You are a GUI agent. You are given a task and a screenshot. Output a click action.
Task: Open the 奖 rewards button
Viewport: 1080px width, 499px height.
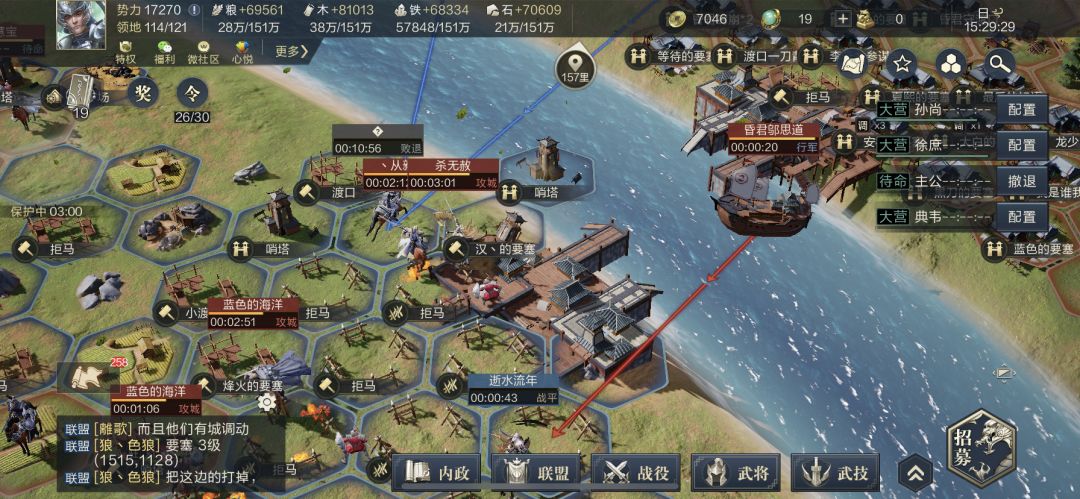(143, 93)
